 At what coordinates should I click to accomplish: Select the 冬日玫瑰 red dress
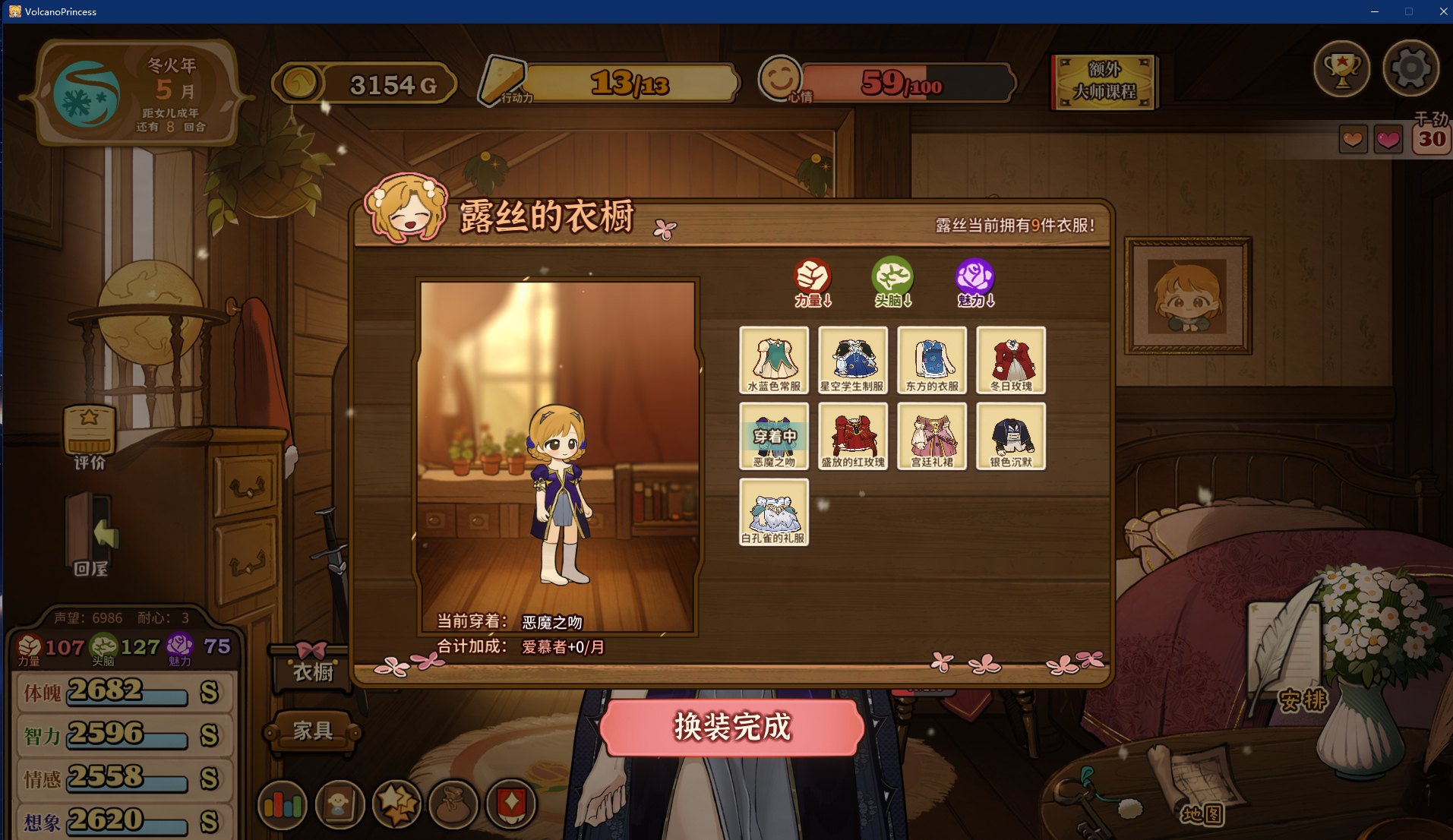[x=1011, y=360]
